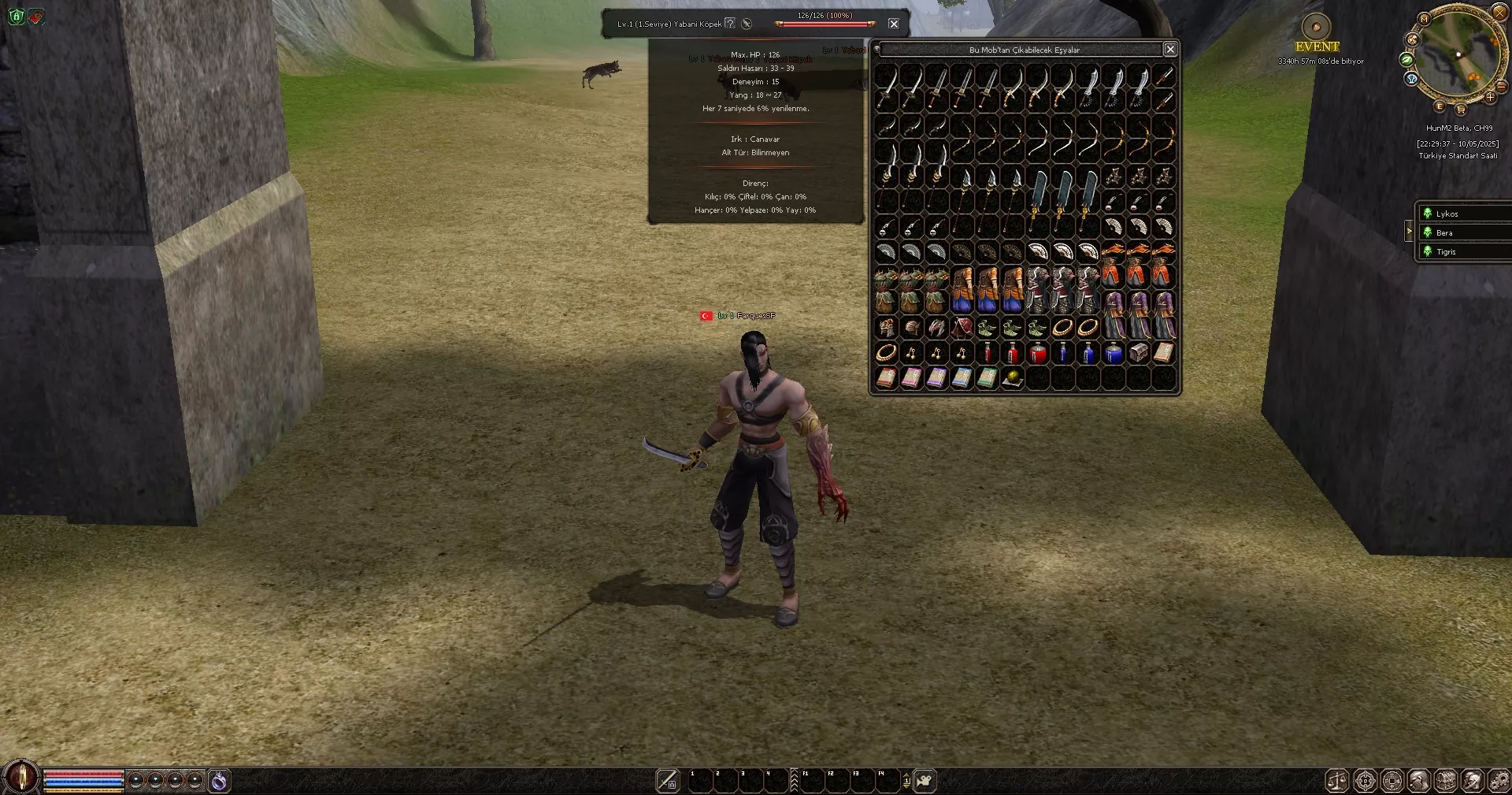The width and height of the screenshot is (1512, 795).
Task: Select the large blue potion drop item
Action: tap(1113, 353)
